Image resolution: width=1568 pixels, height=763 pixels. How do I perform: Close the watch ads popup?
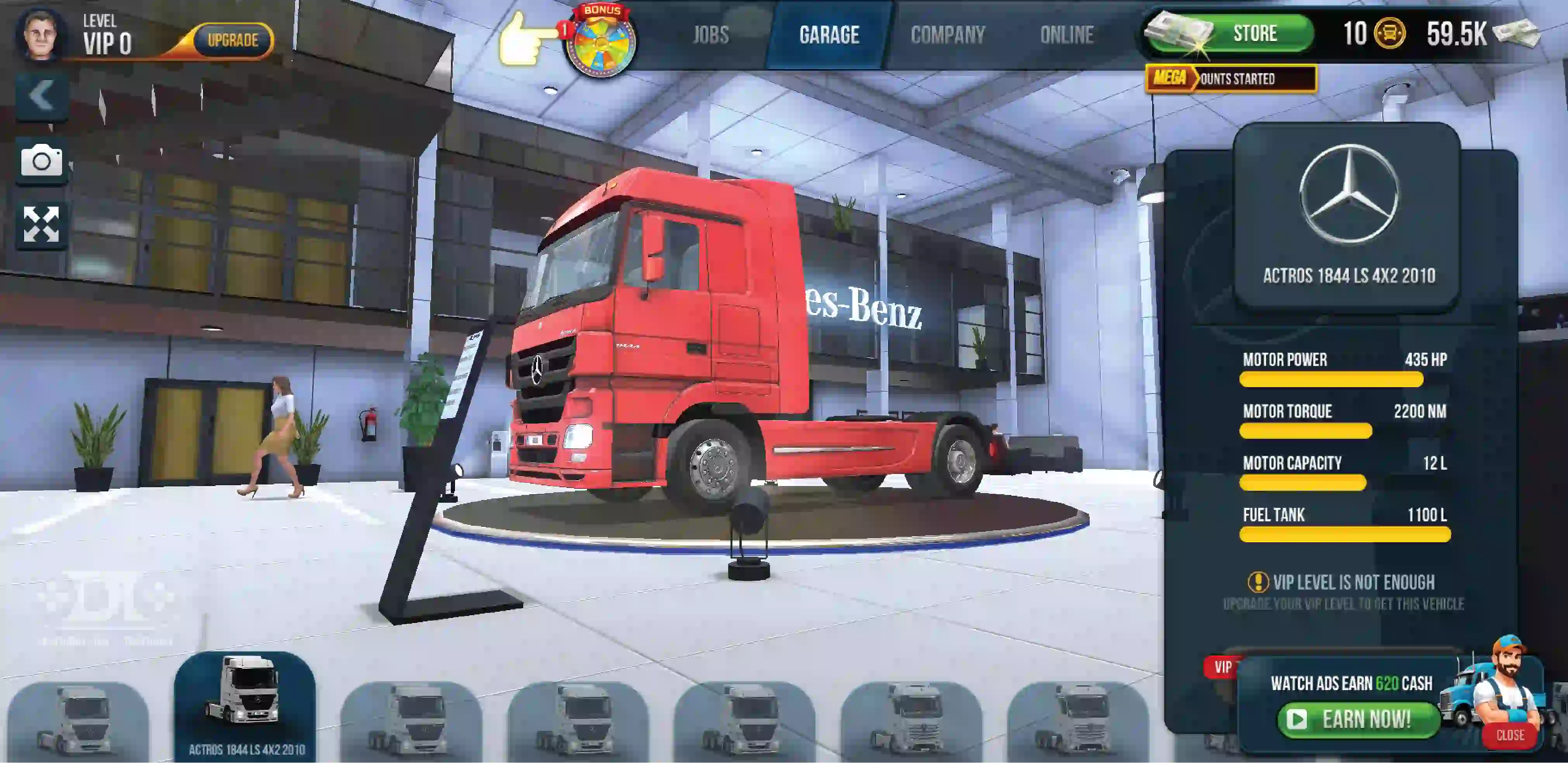(x=1510, y=735)
